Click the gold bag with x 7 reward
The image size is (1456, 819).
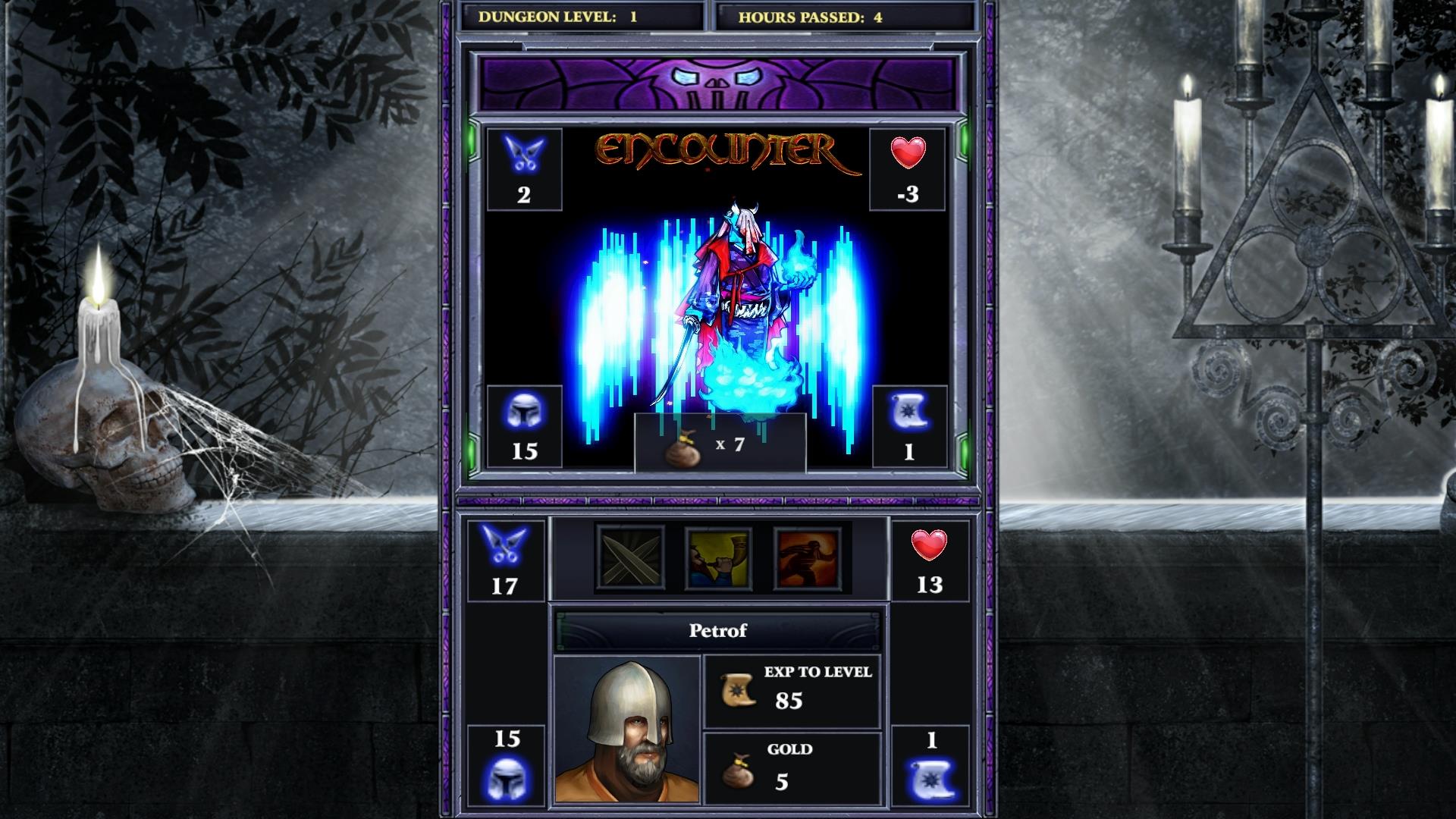tap(717, 446)
